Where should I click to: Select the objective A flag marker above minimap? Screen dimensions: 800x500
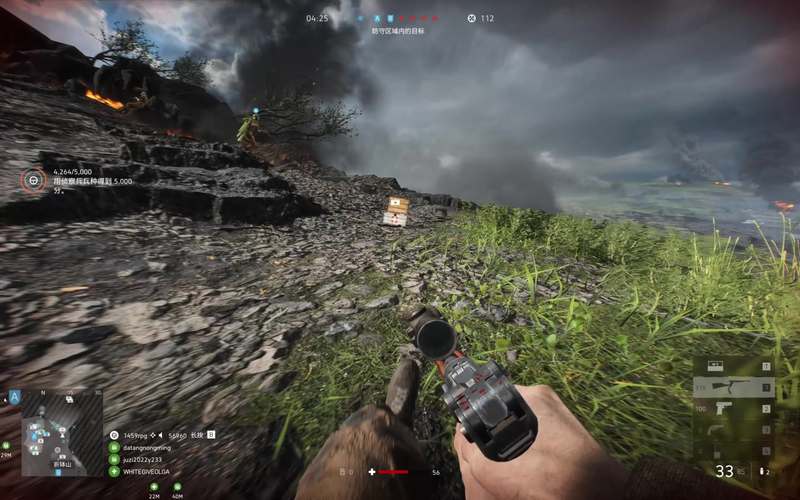click(15, 396)
